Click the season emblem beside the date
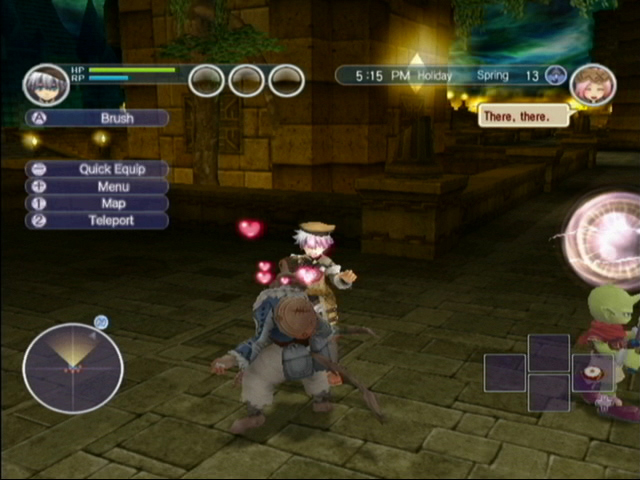Image resolution: width=640 pixels, height=480 pixels. click(x=556, y=76)
